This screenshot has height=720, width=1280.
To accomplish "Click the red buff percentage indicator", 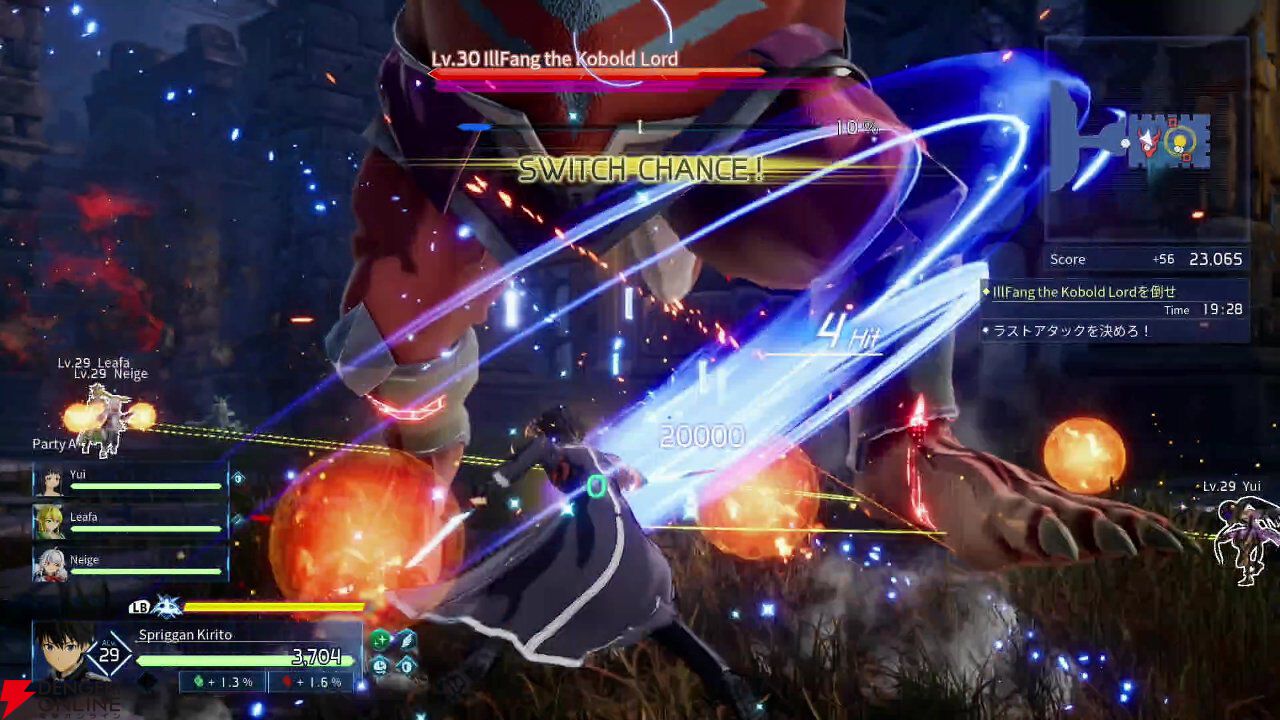I will tap(311, 682).
